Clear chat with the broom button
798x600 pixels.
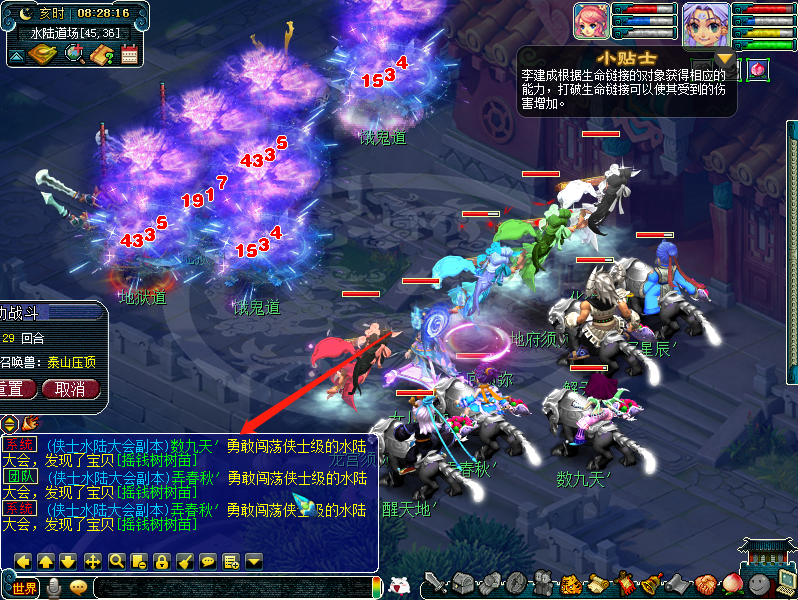[x=184, y=561]
